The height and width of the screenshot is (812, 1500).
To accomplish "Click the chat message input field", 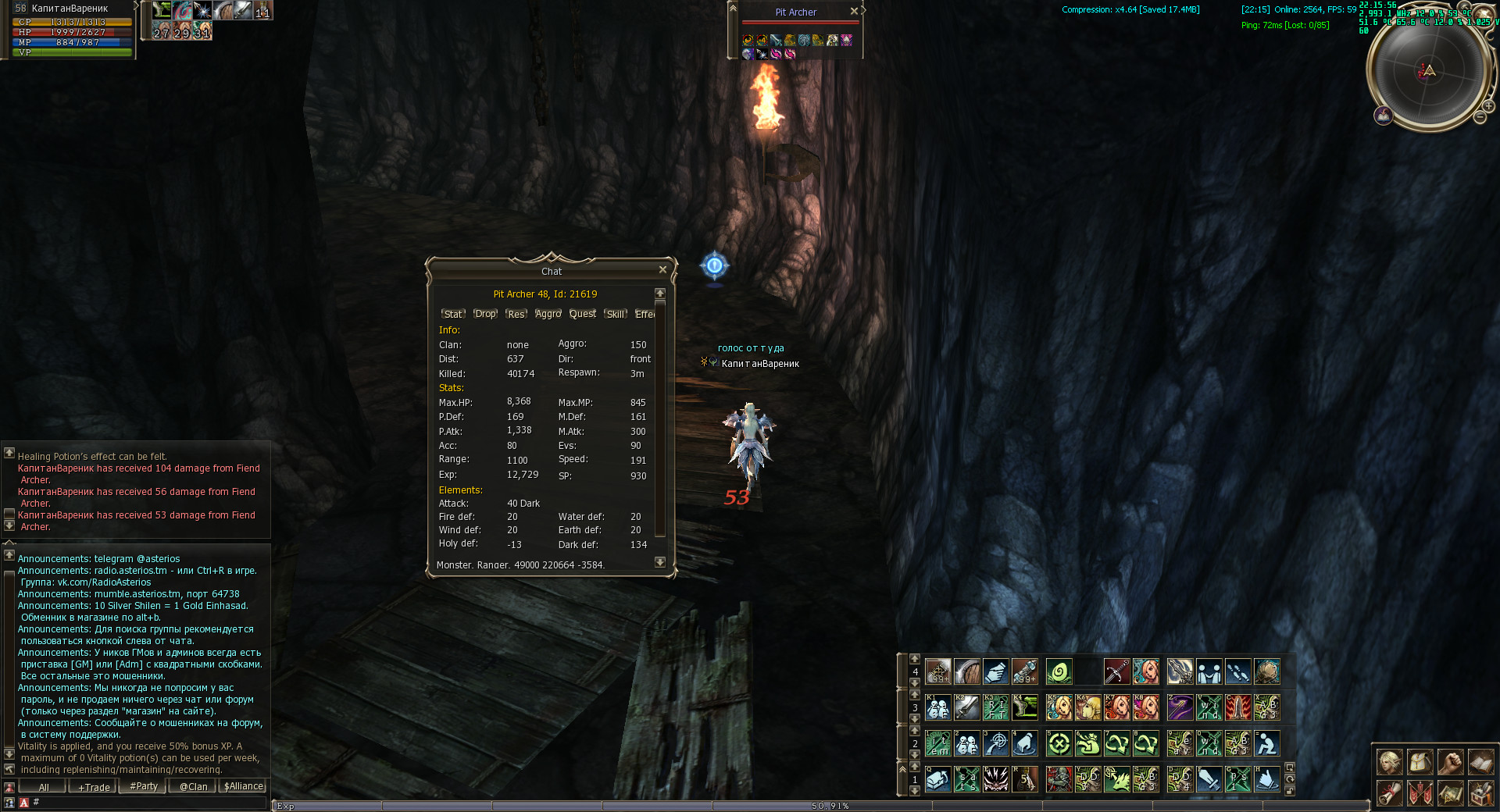I will [x=148, y=802].
